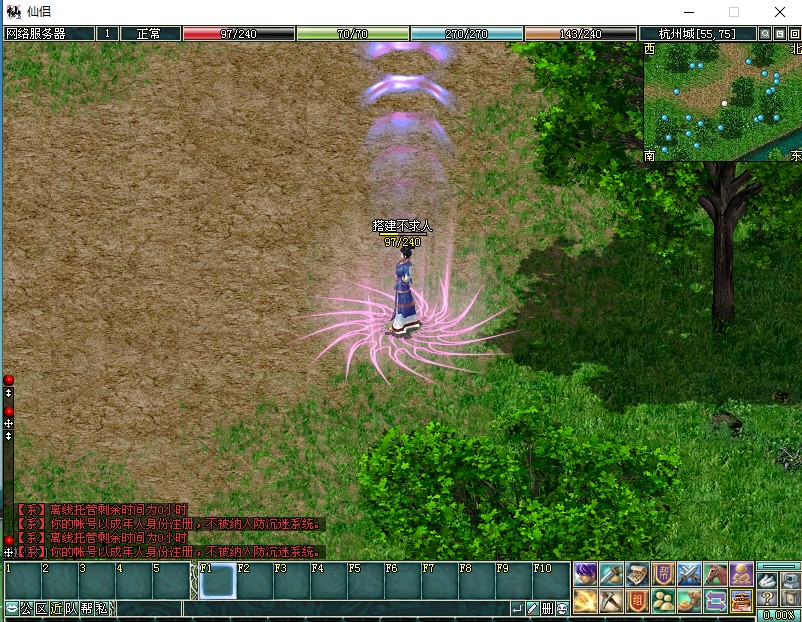Open the team banner (组) icon
This screenshot has width=802, height=622.
(x=637, y=600)
